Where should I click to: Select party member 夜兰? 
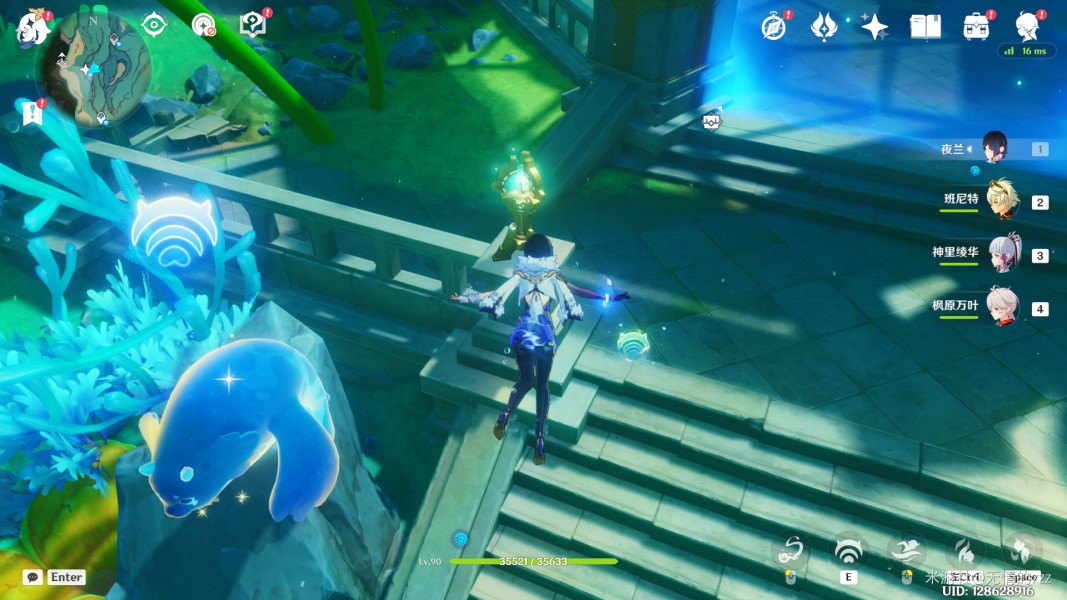(994, 149)
